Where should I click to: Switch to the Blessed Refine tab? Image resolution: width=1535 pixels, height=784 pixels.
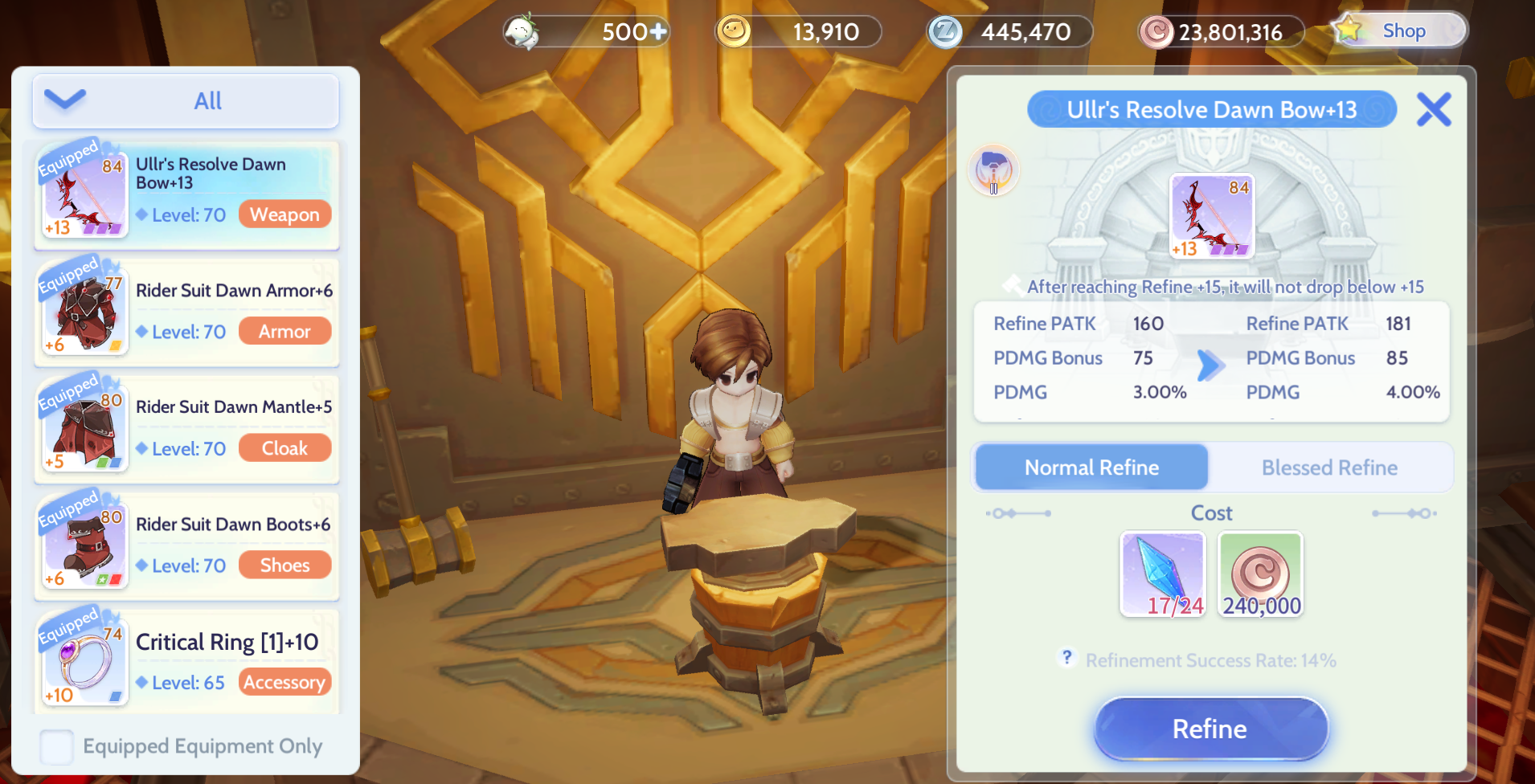pyautogui.click(x=1330, y=467)
